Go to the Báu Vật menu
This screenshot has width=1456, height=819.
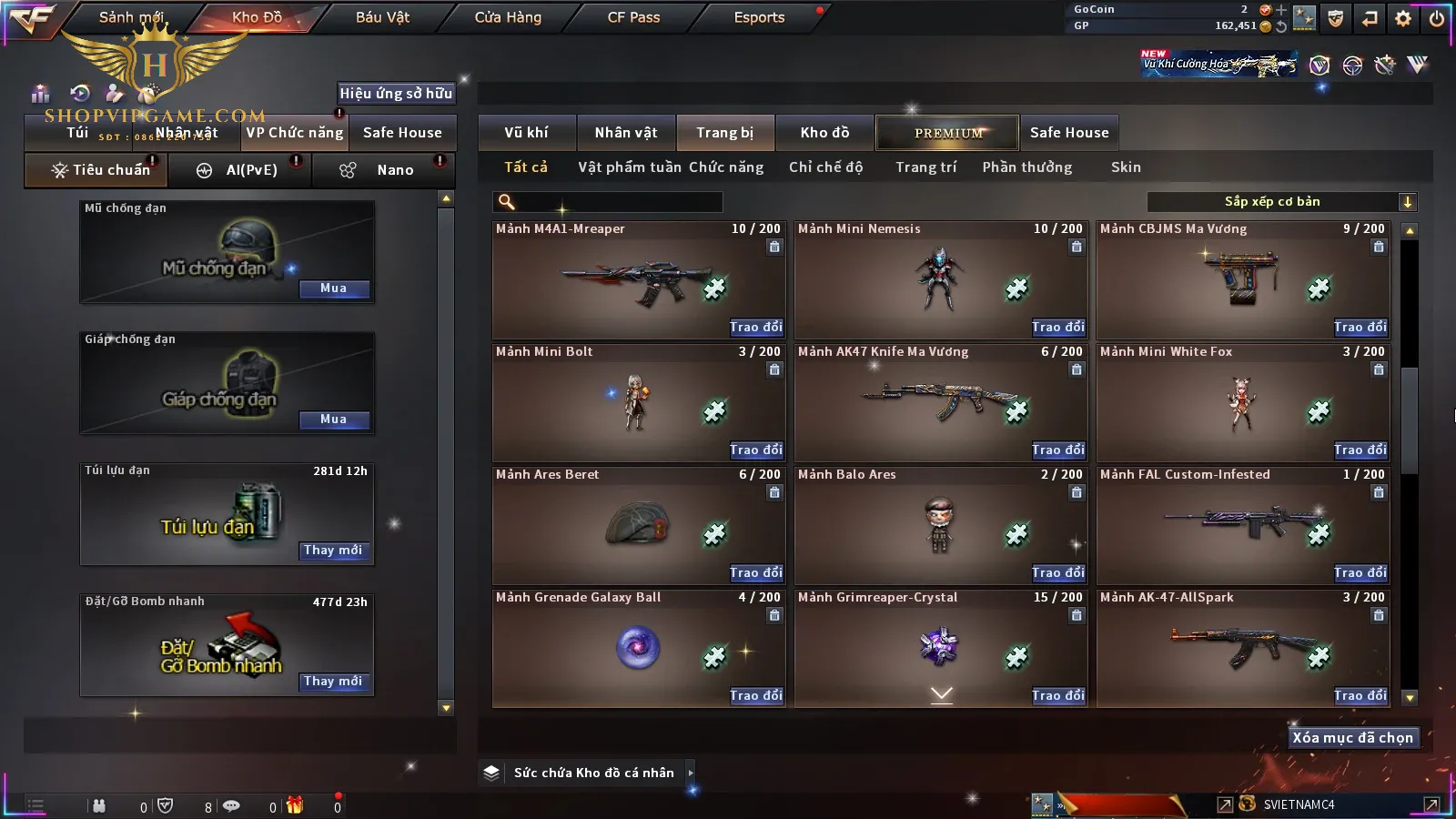(x=382, y=17)
